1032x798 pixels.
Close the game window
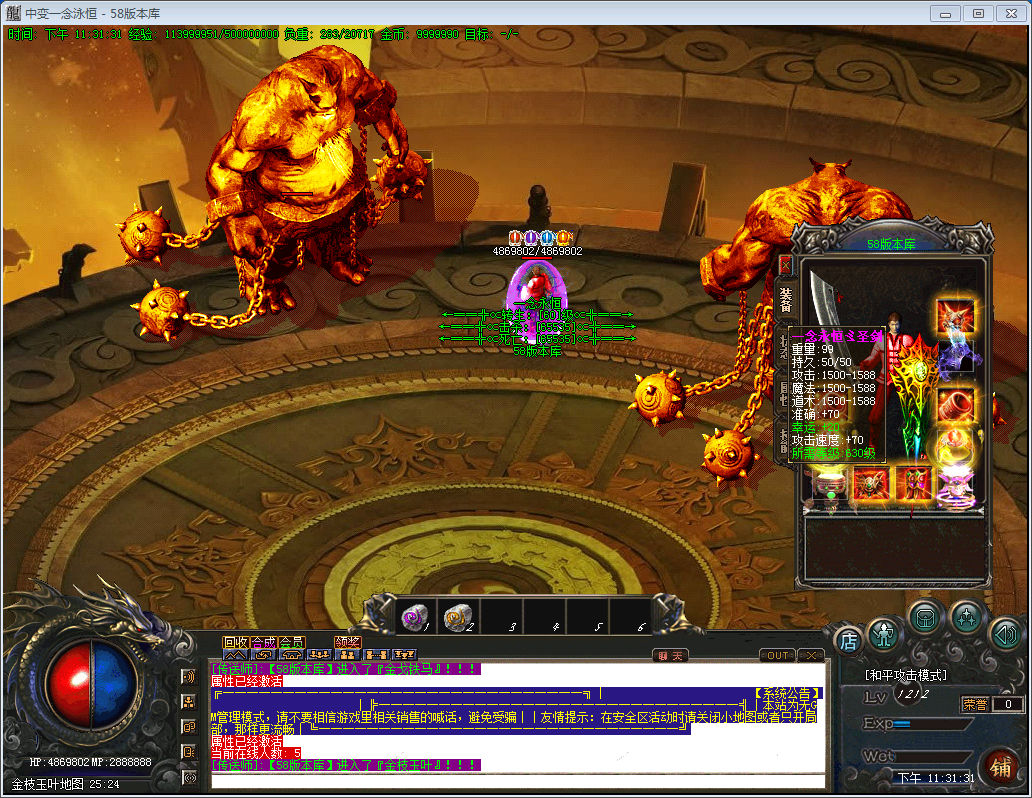1011,13
